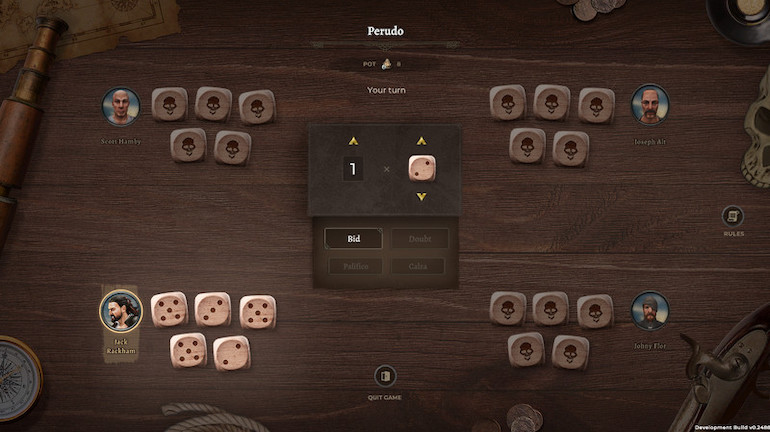Call Calza on the current bid
Viewport: 770px width, 432px height.
click(x=420, y=266)
